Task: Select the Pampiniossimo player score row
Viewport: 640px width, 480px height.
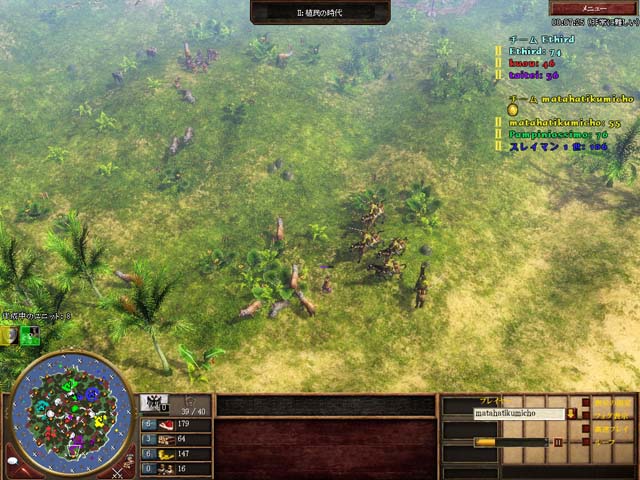Action: point(558,134)
